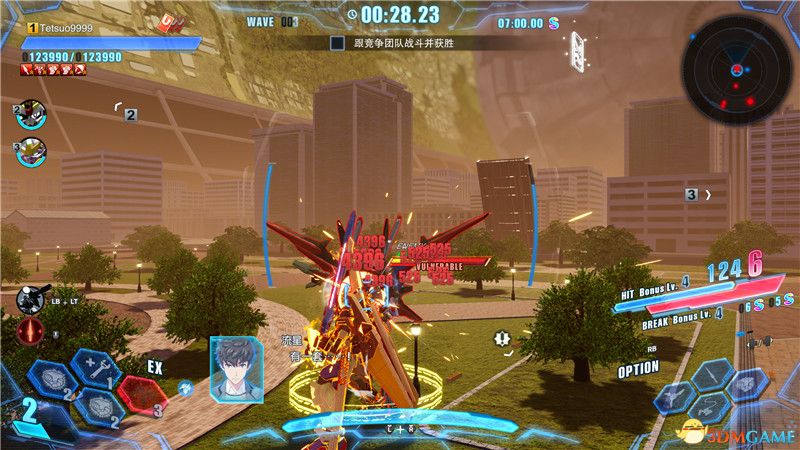
Task: Open the circular radar minimap
Action: click(734, 68)
